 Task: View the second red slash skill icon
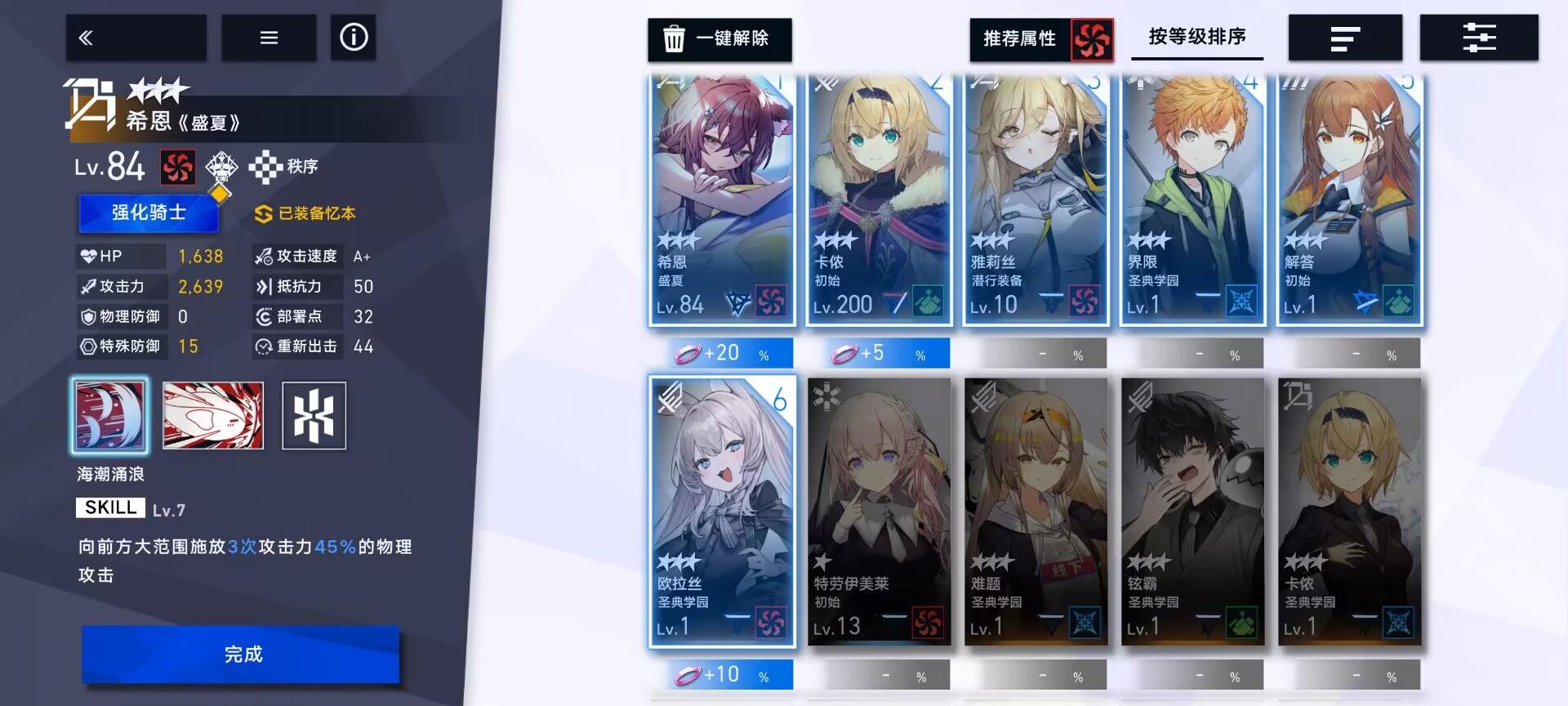click(212, 415)
